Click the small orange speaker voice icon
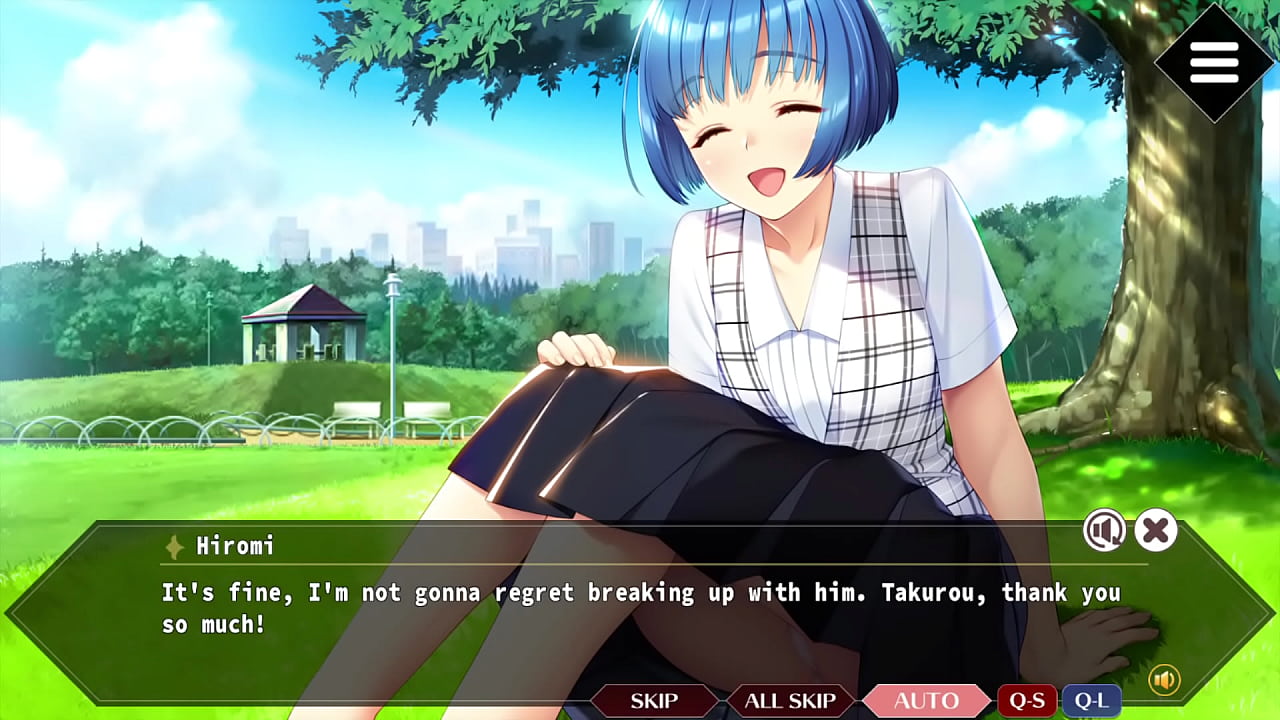The height and width of the screenshot is (720, 1280). [x=1164, y=681]
